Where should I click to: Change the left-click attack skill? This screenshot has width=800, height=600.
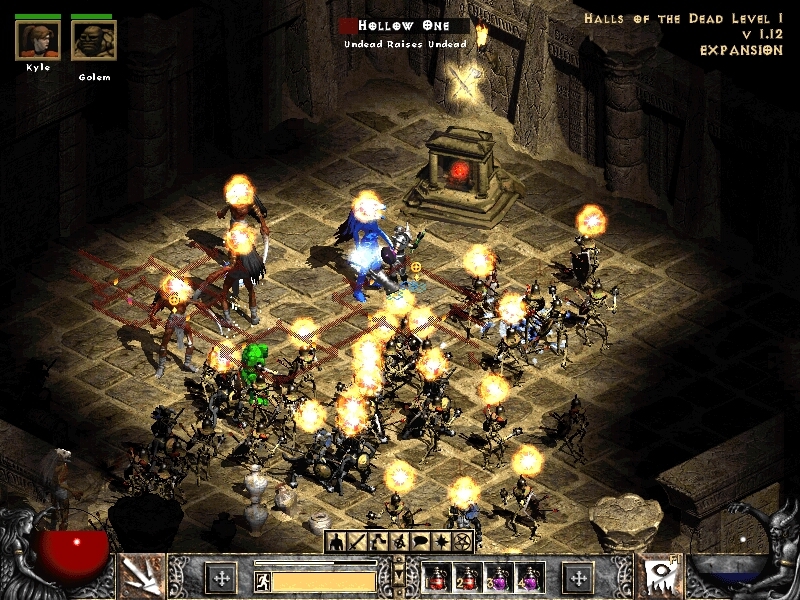[141, 577]
